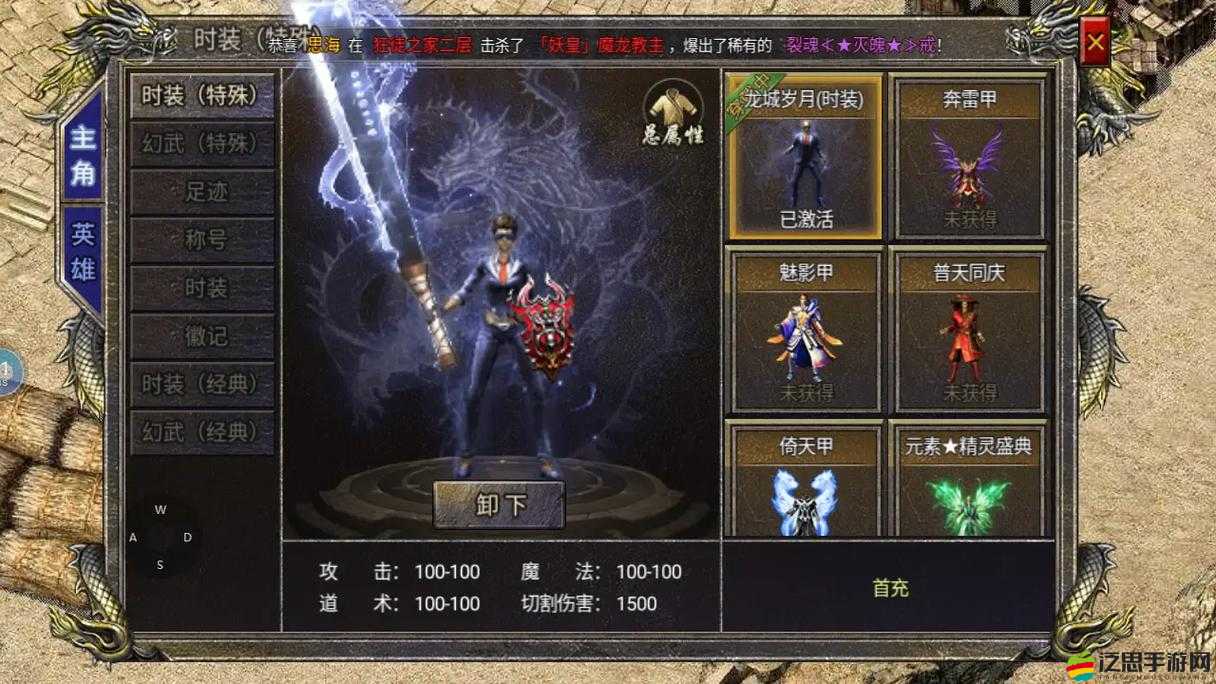Click the 卸下 unequip button

click(498, 504)
